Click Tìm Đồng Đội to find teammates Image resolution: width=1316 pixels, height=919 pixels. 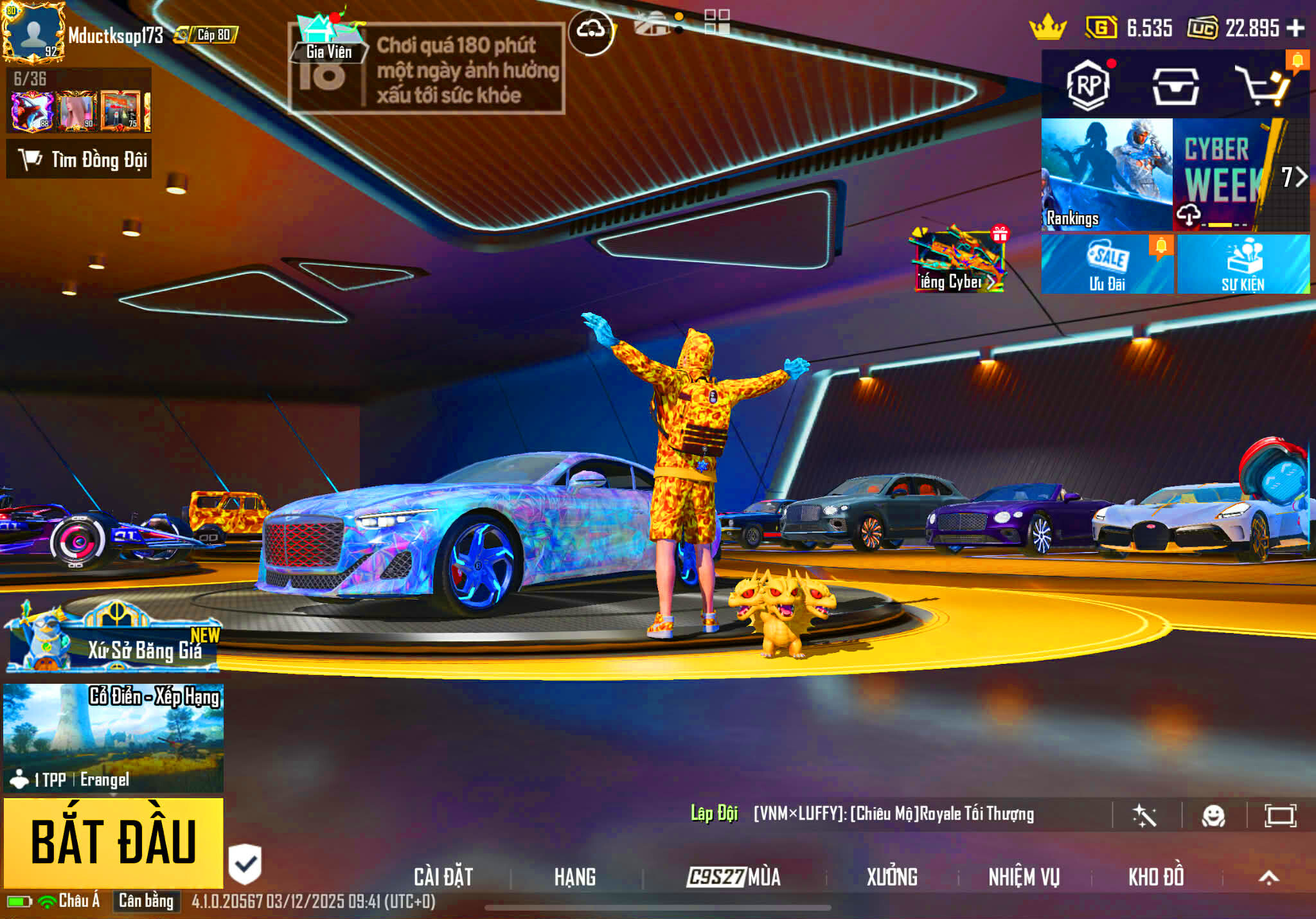click(79, 159)
